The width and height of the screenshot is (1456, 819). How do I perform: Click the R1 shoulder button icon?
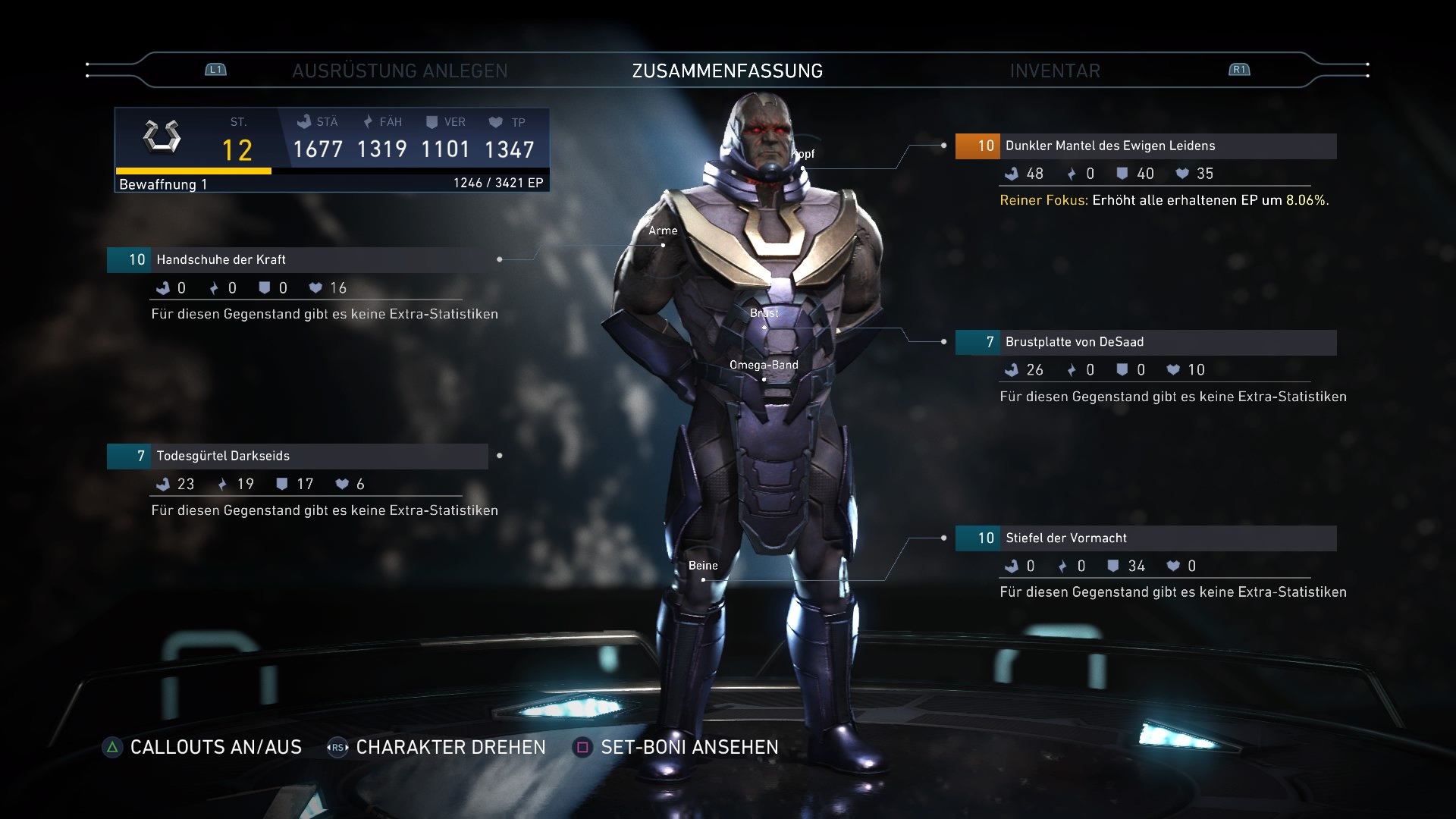[1239, 69]
